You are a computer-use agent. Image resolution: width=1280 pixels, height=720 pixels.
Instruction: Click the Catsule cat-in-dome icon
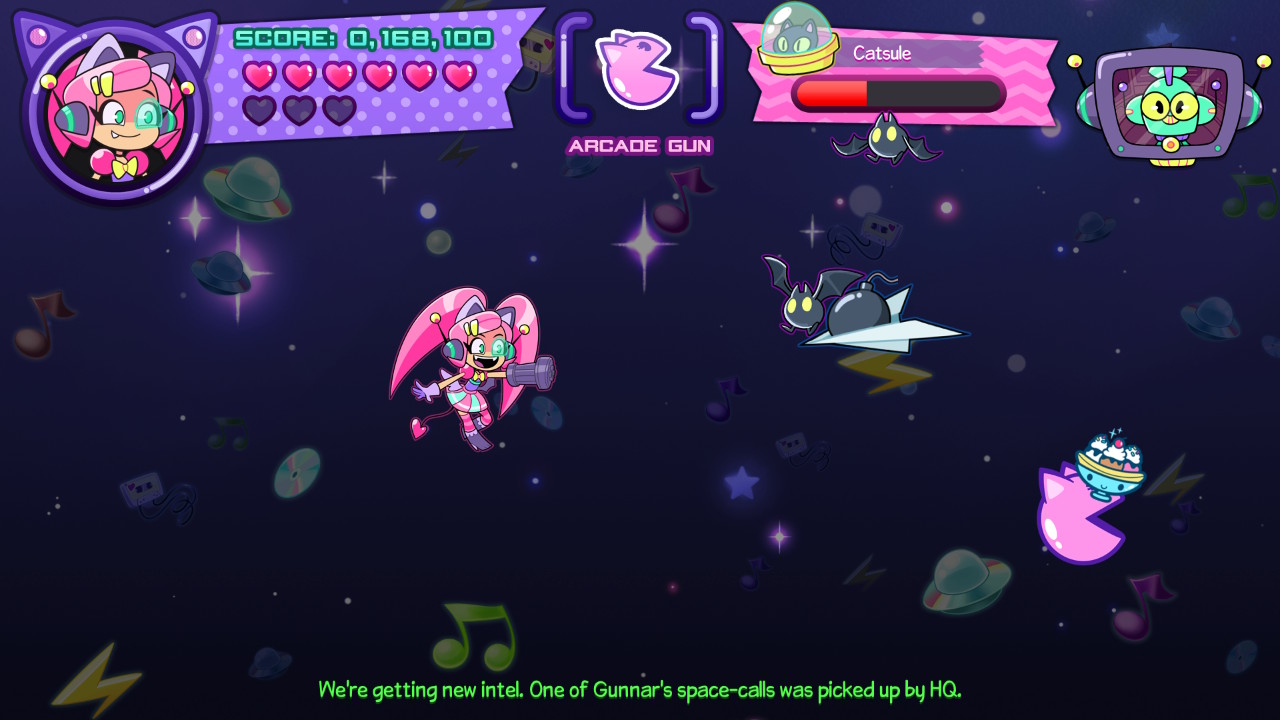click(x=796, y=38)
